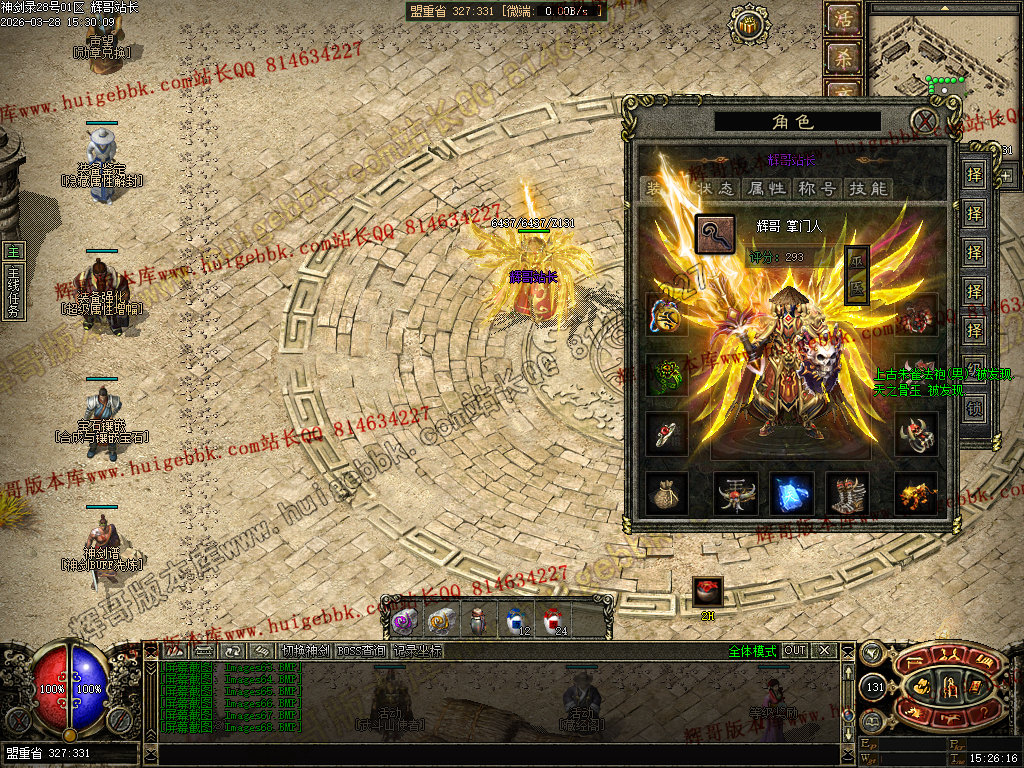Click the 活 button beside minimap
Viewport: 1024px width, 768px height.
click(x=842, y=19)
